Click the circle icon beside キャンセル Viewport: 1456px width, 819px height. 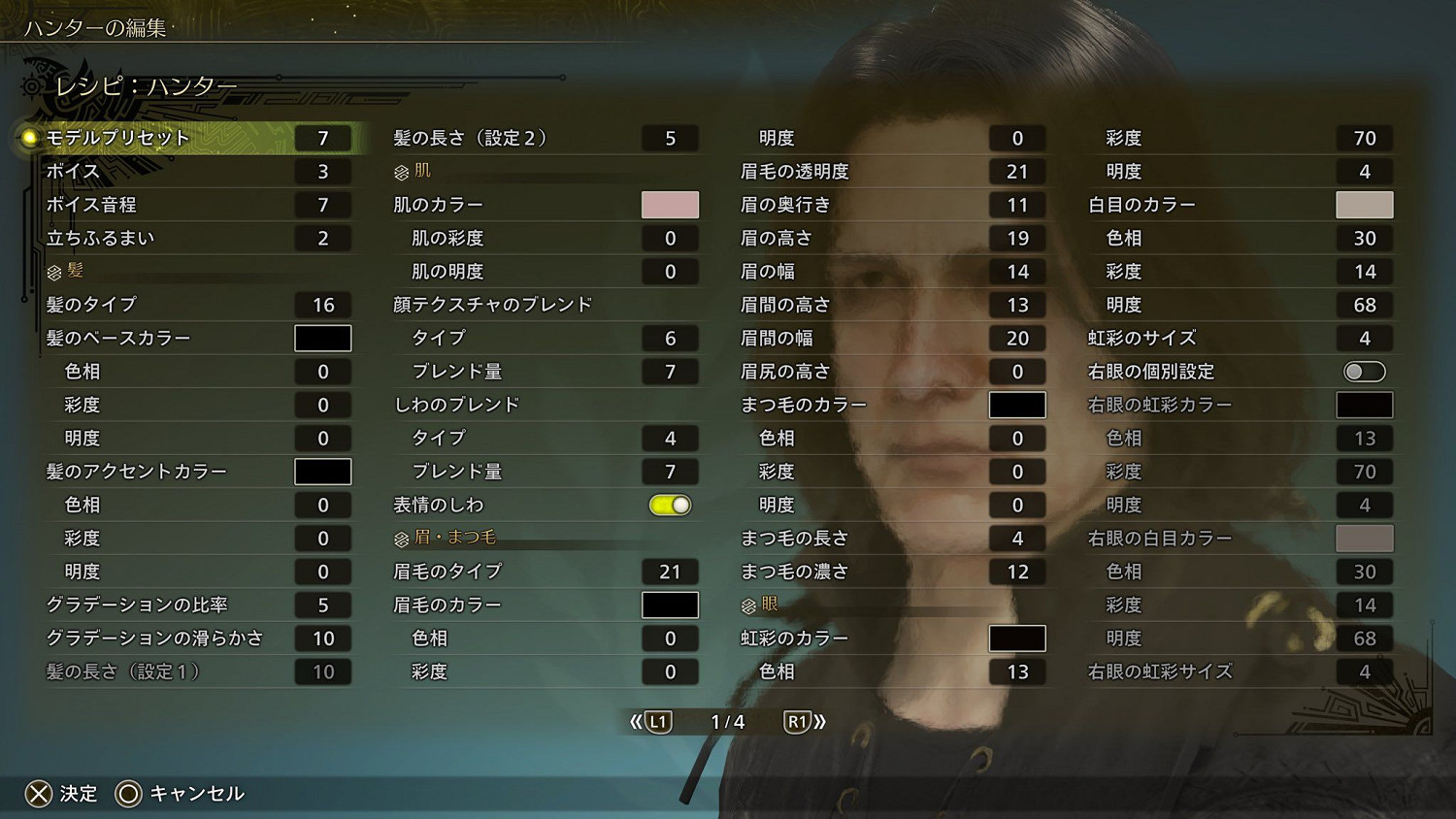127,794
